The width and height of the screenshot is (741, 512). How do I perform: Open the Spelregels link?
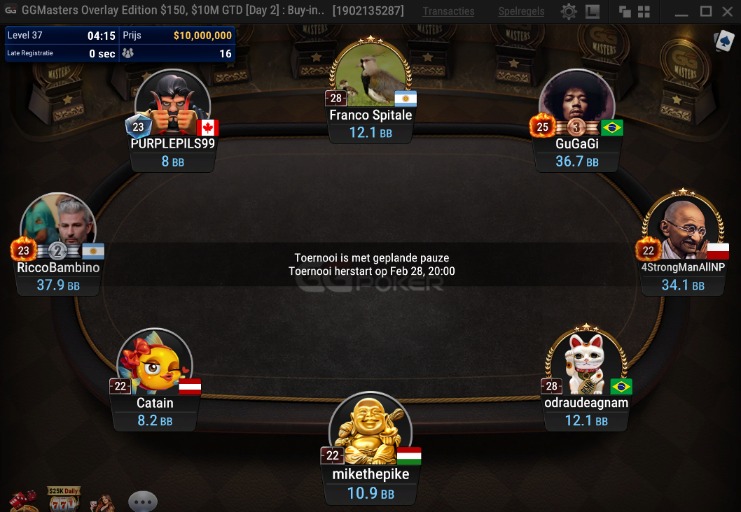coord(523,11)
